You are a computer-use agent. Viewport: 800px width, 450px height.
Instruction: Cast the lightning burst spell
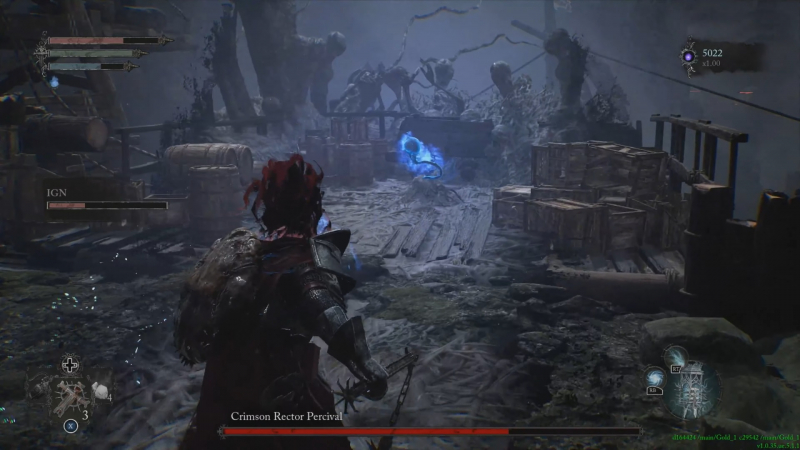click(677, 356)
